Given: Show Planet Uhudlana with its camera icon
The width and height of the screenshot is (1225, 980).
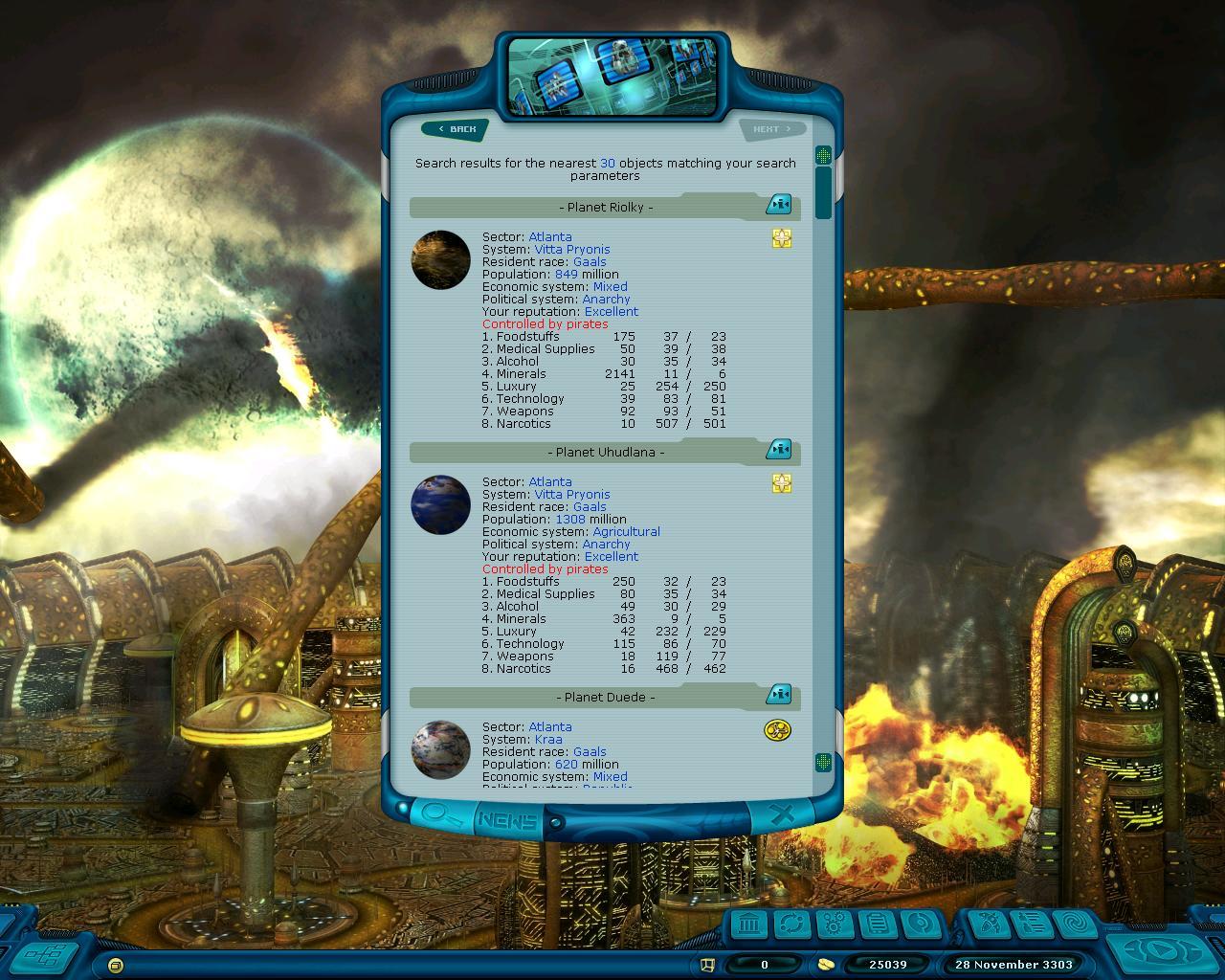Looking at the screenshot, I should [779, 450].
